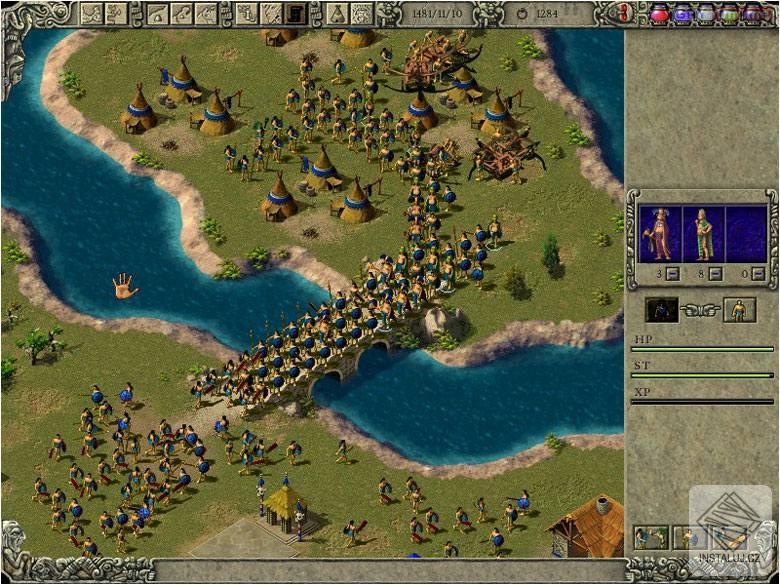This screenshot has width=780, height=585.
Task: Click the red alert icon in toolbar
Action: coord(625,14)
